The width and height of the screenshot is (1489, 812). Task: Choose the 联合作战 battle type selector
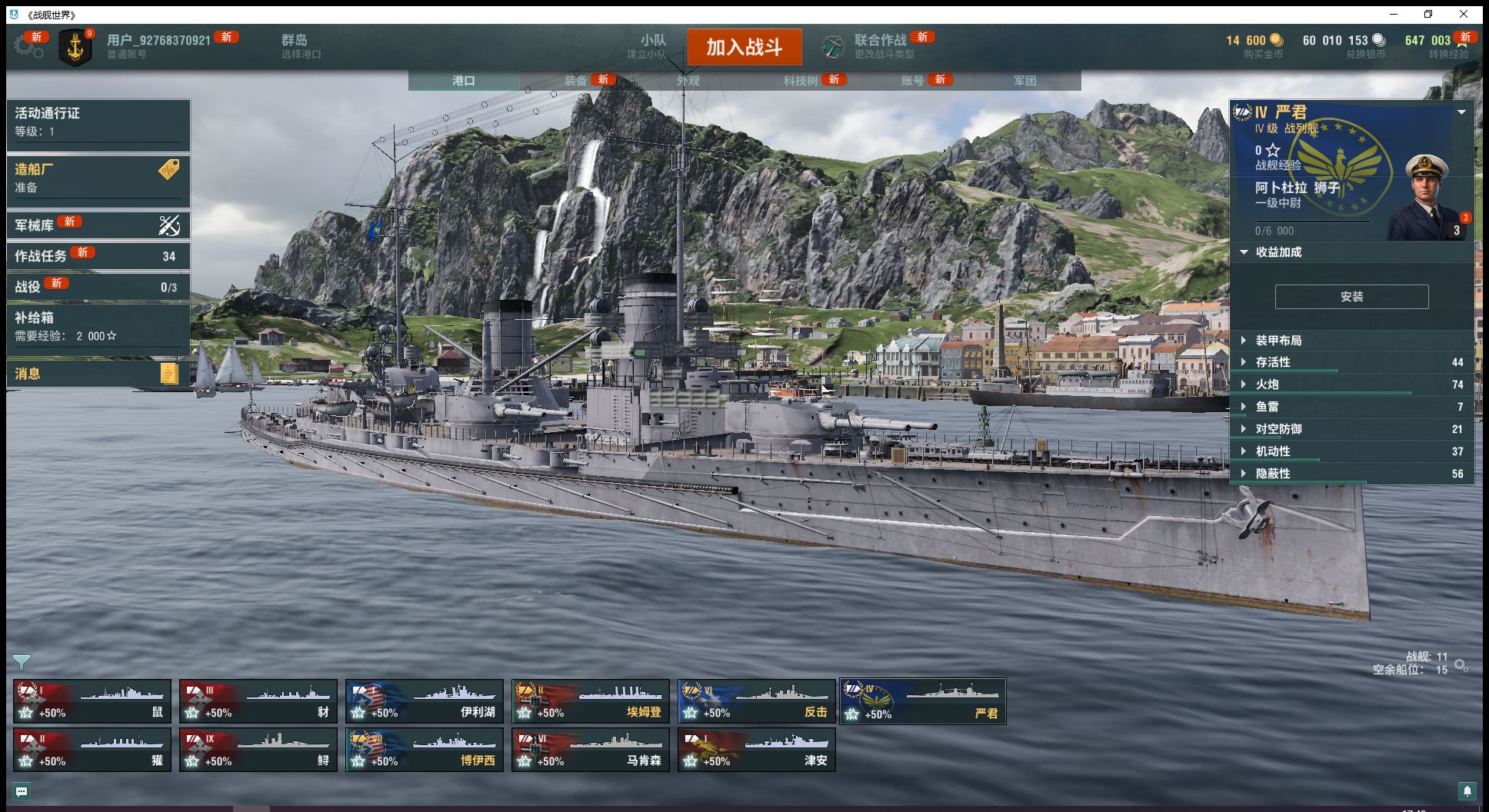(880, 46)
